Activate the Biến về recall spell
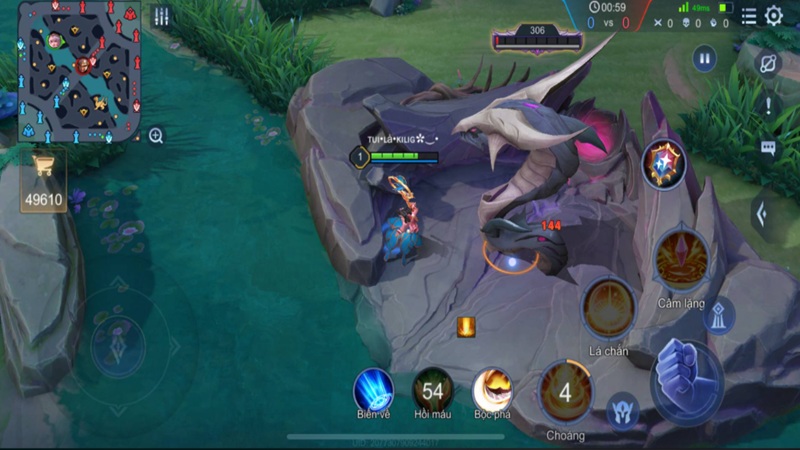This screenshot has height=450, width=800. point(373,389)
